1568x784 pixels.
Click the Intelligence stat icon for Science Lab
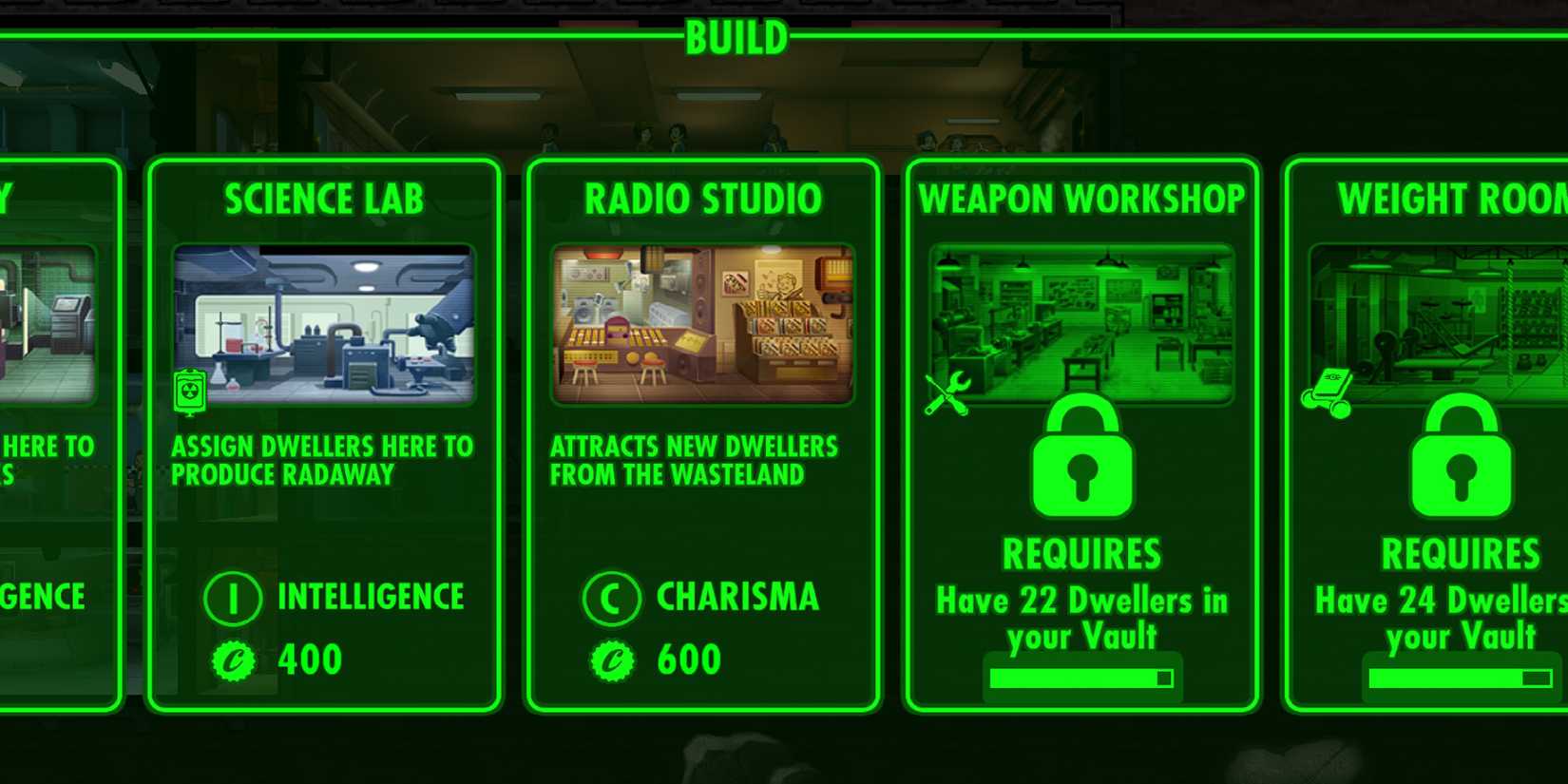coord(233,597)
